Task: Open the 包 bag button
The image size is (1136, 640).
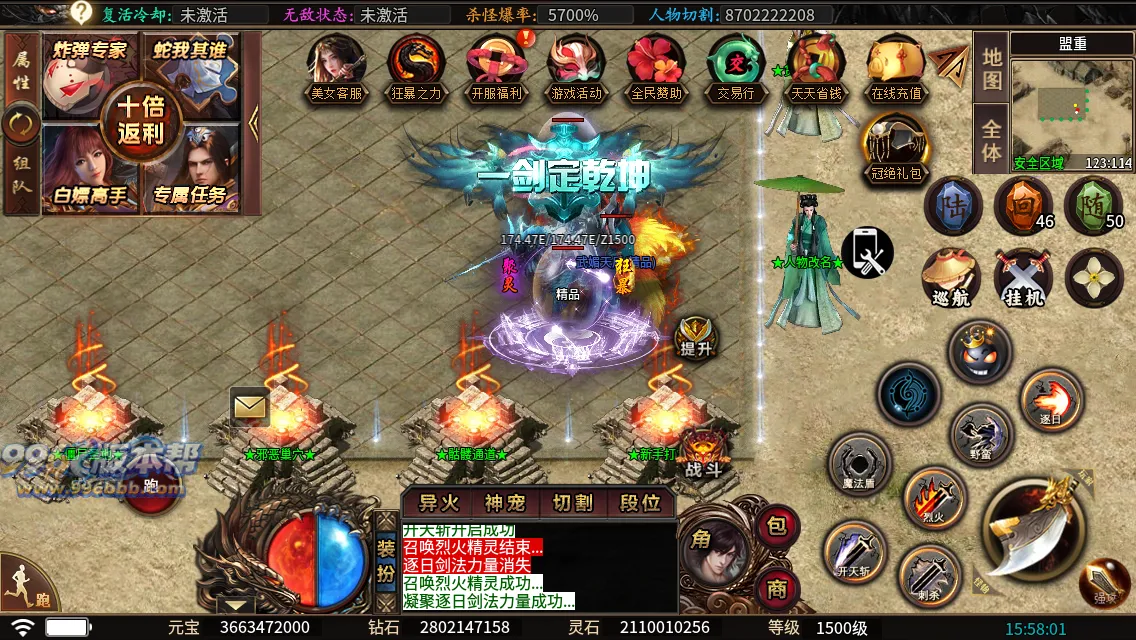Action: [x=777, y=525]
